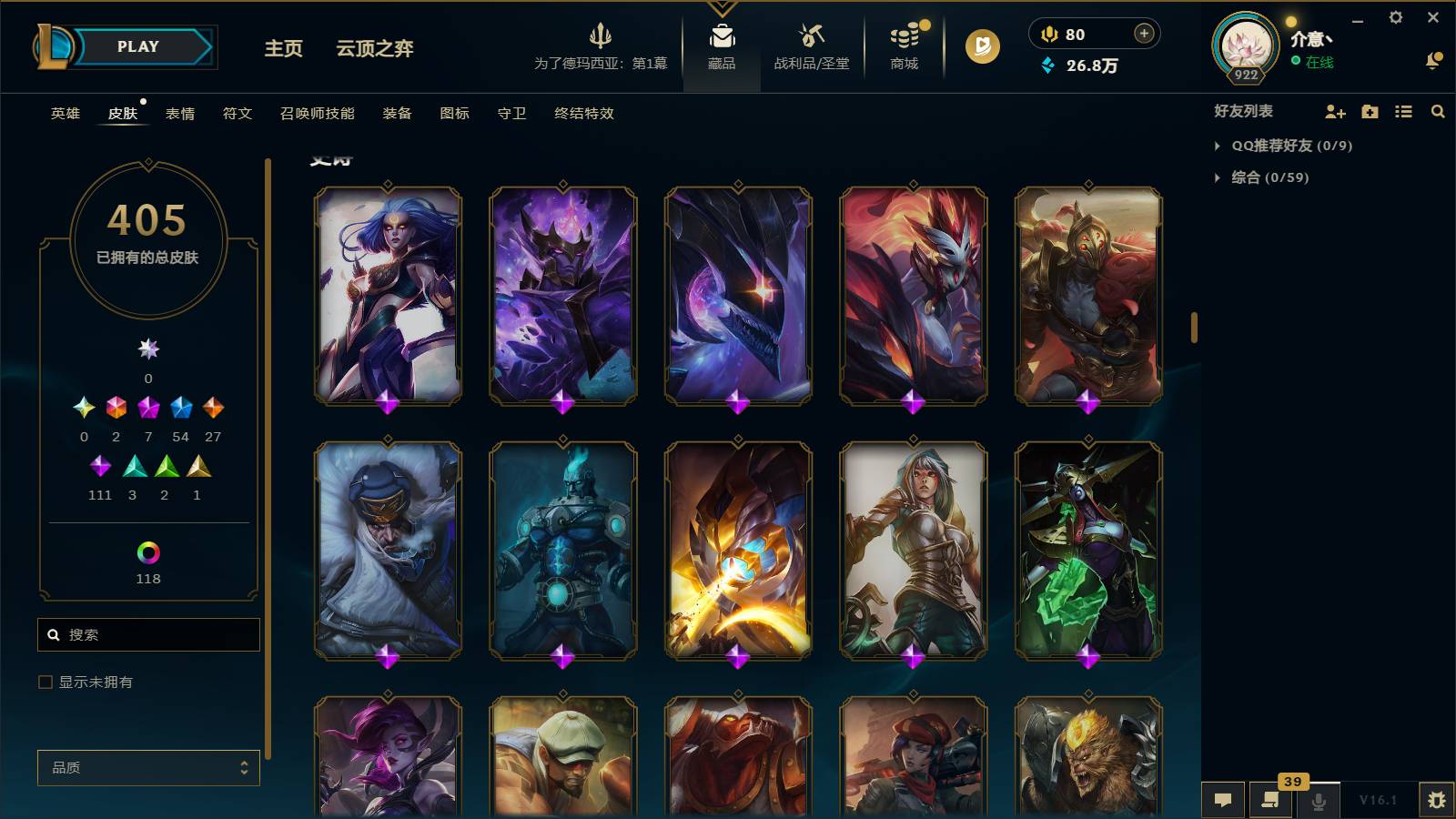
Task: Enable the 显示未拥有 checkbox
Action: click(x=43, y=681)
